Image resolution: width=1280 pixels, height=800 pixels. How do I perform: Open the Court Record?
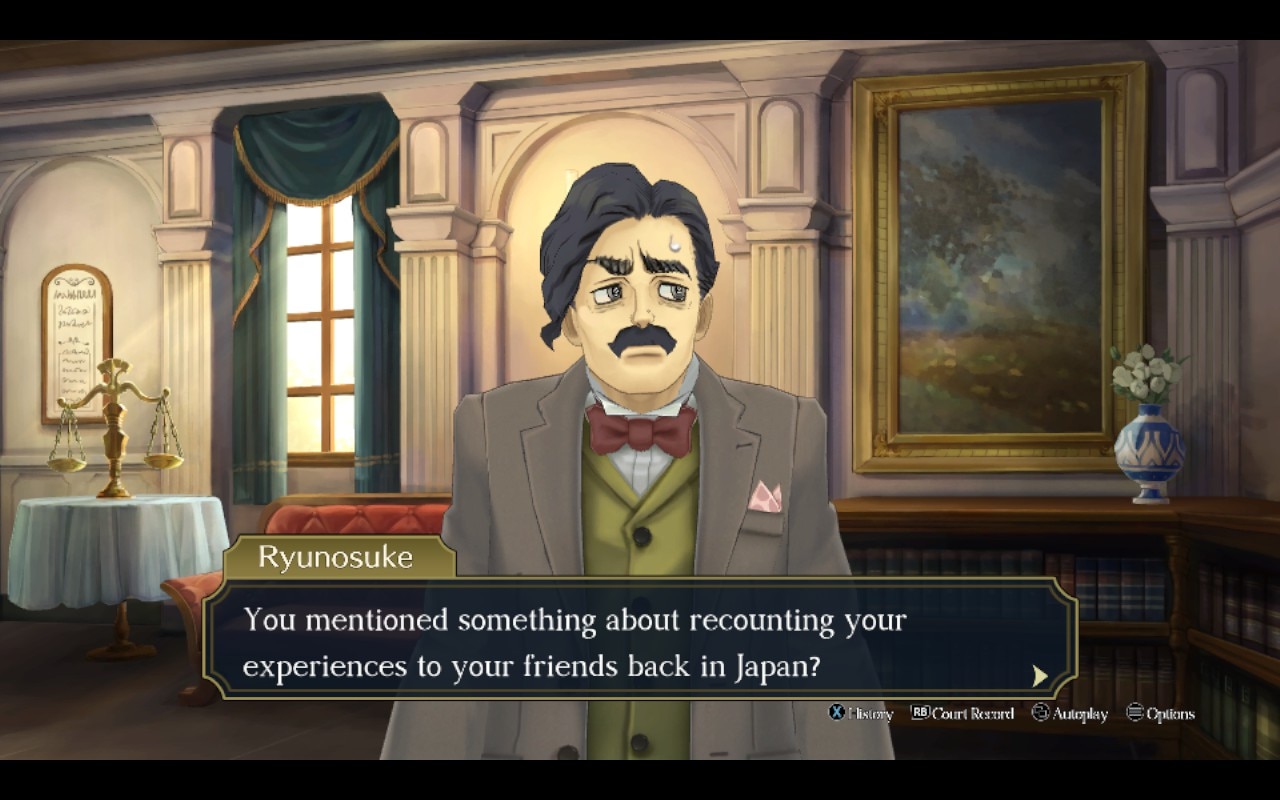(x=962, y=713)
